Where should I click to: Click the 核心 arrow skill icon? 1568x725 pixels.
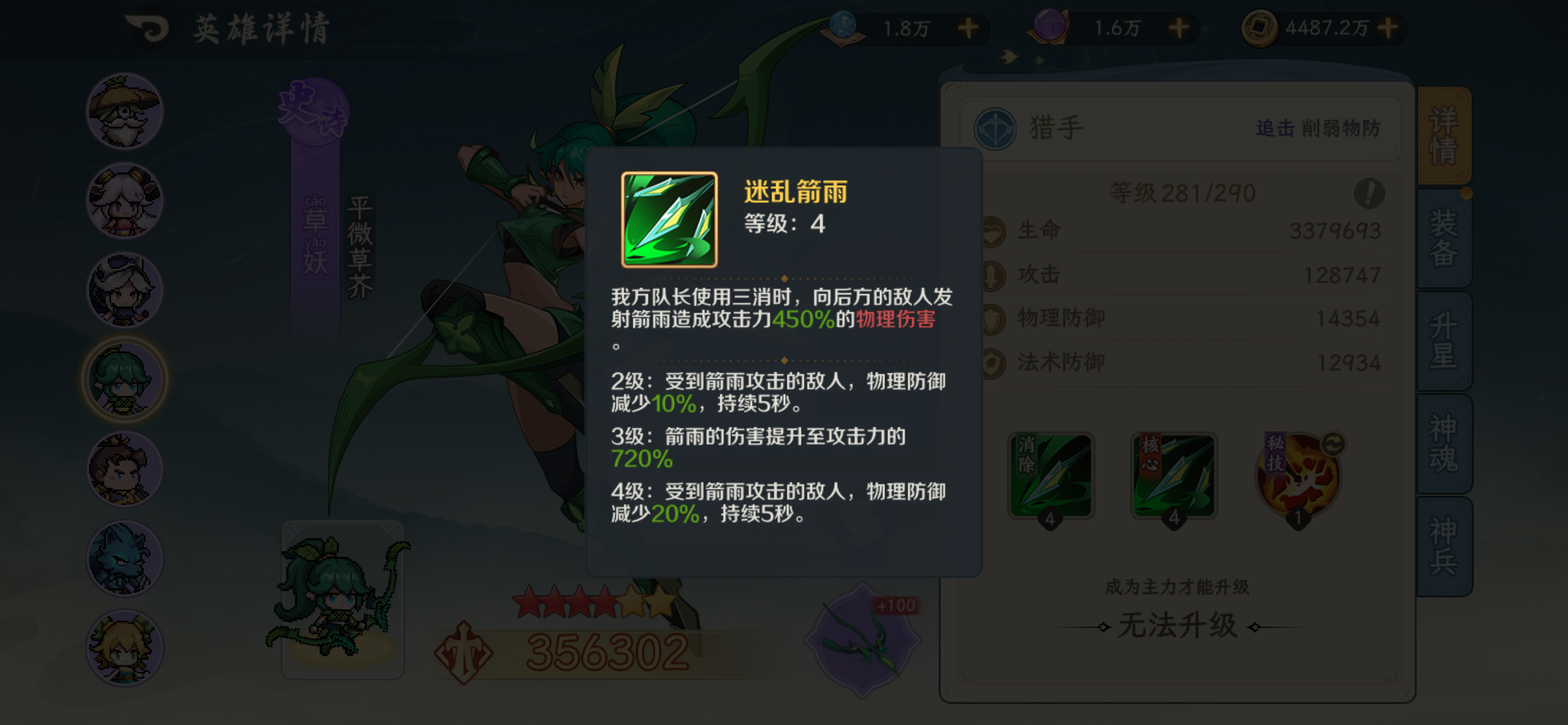[1174, 475]
